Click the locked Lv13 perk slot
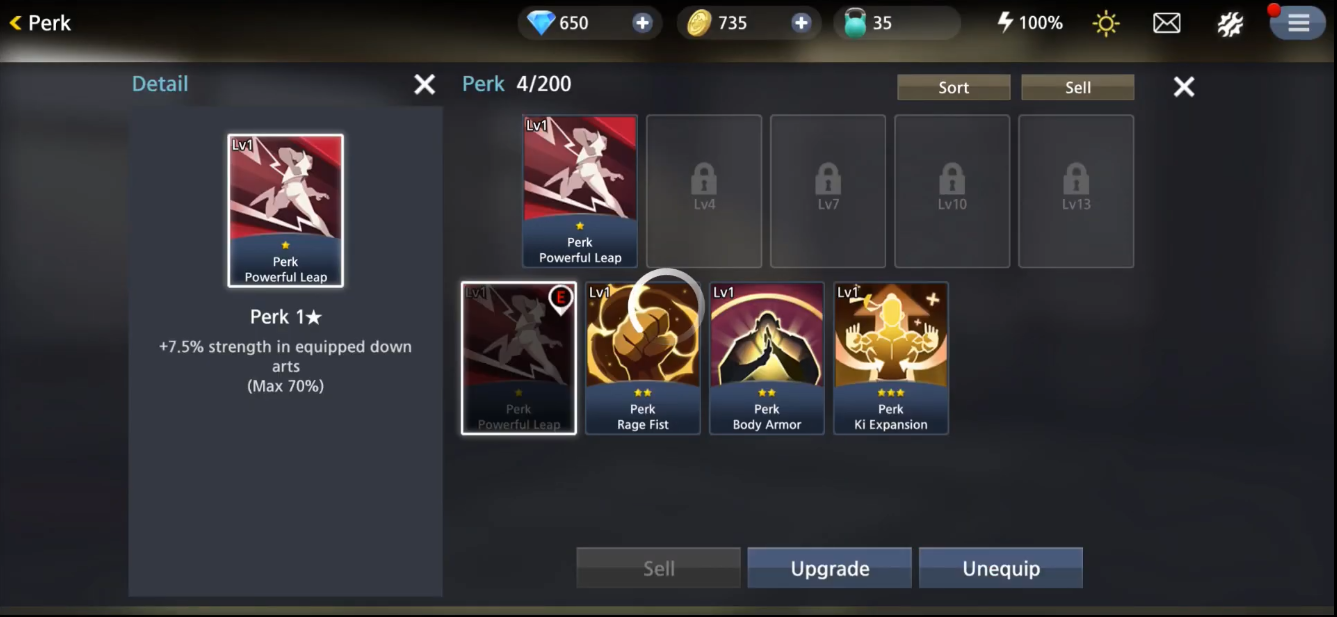 pyautogui.click(x=1076, y=191)
